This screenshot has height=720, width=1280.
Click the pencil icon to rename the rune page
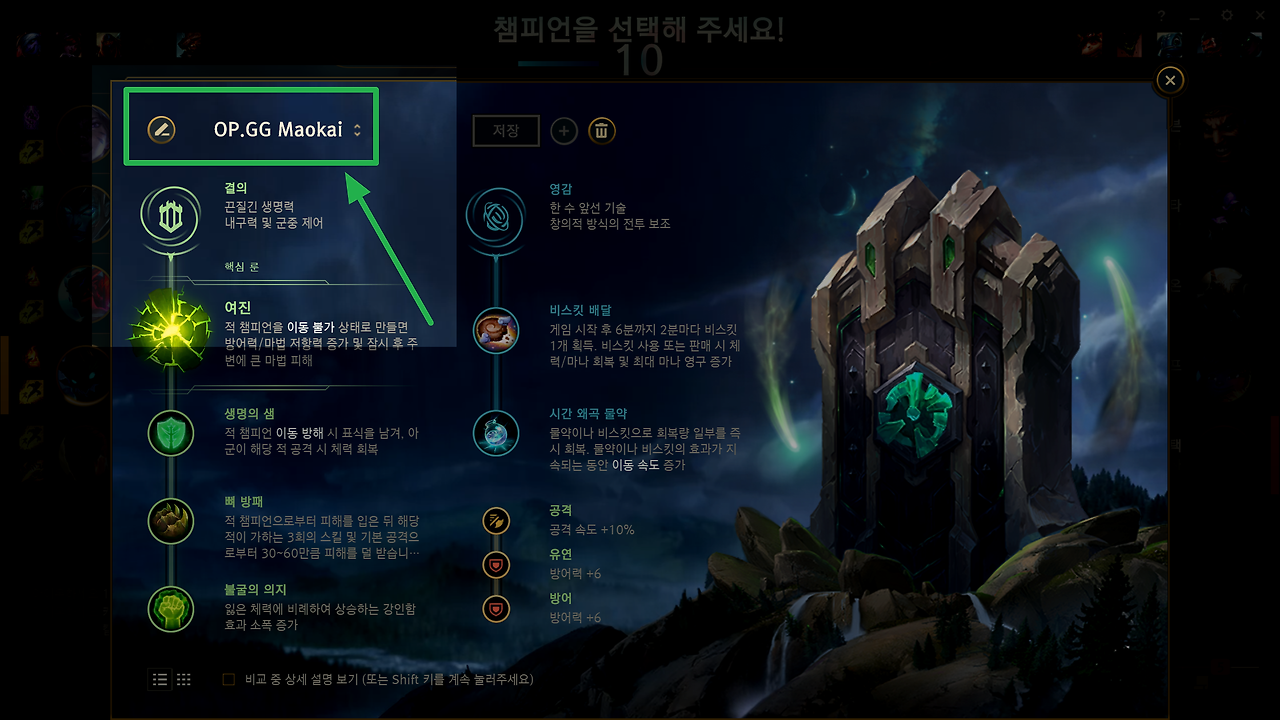160,127
